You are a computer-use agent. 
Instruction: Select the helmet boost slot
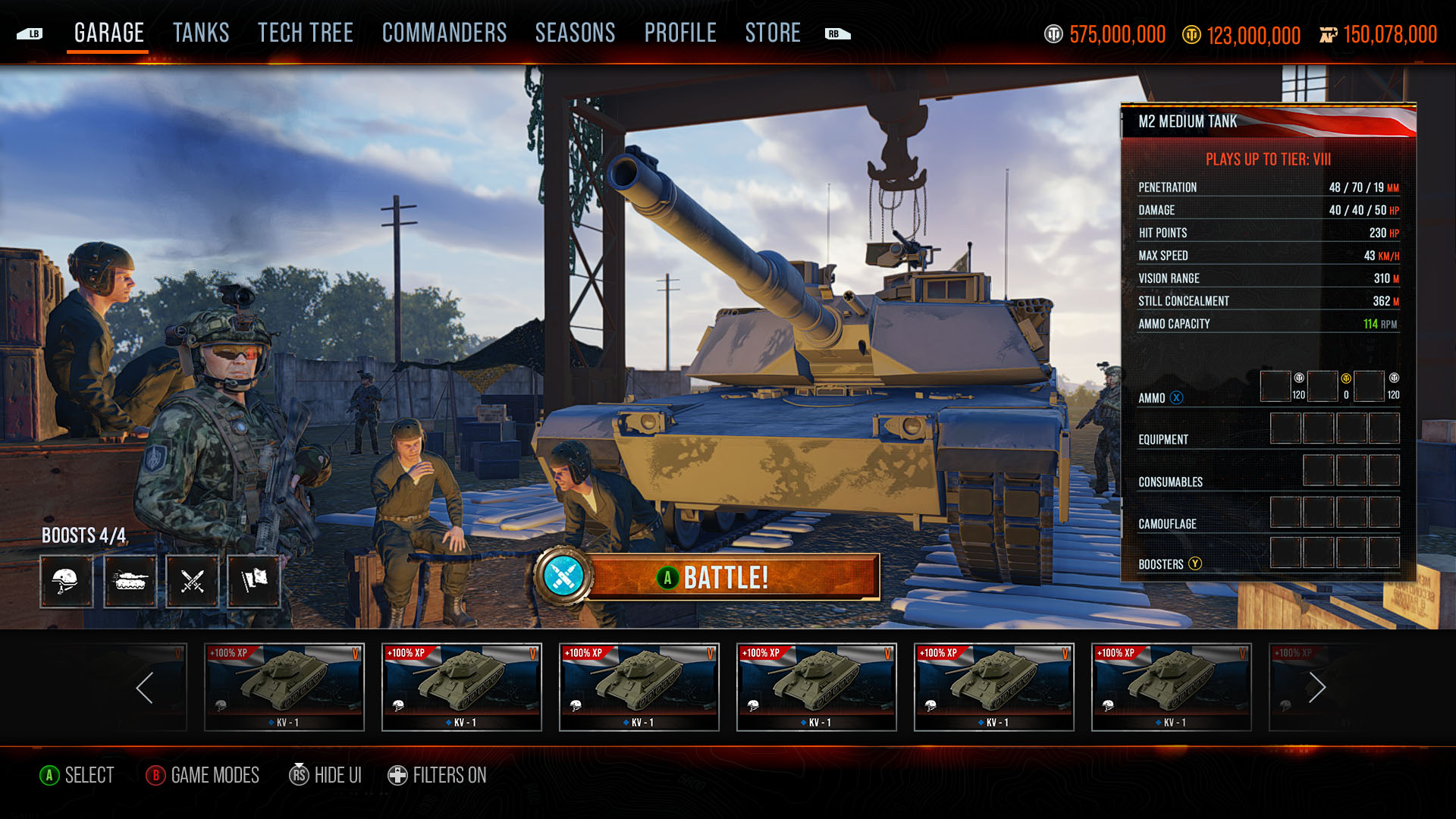(67, 582)
